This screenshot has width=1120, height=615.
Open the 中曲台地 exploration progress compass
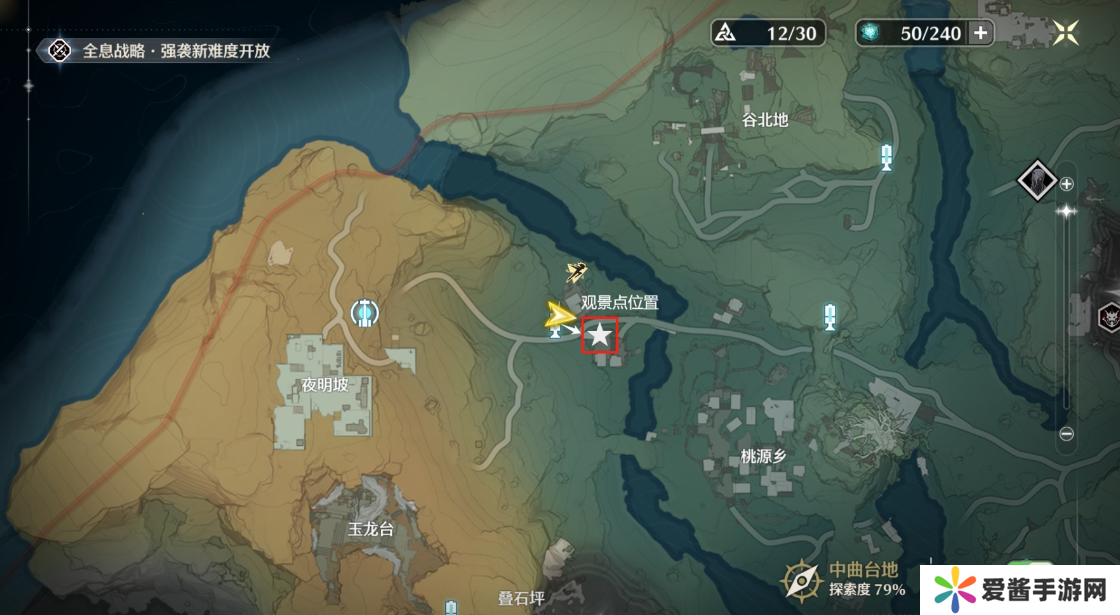click(802, 580)
